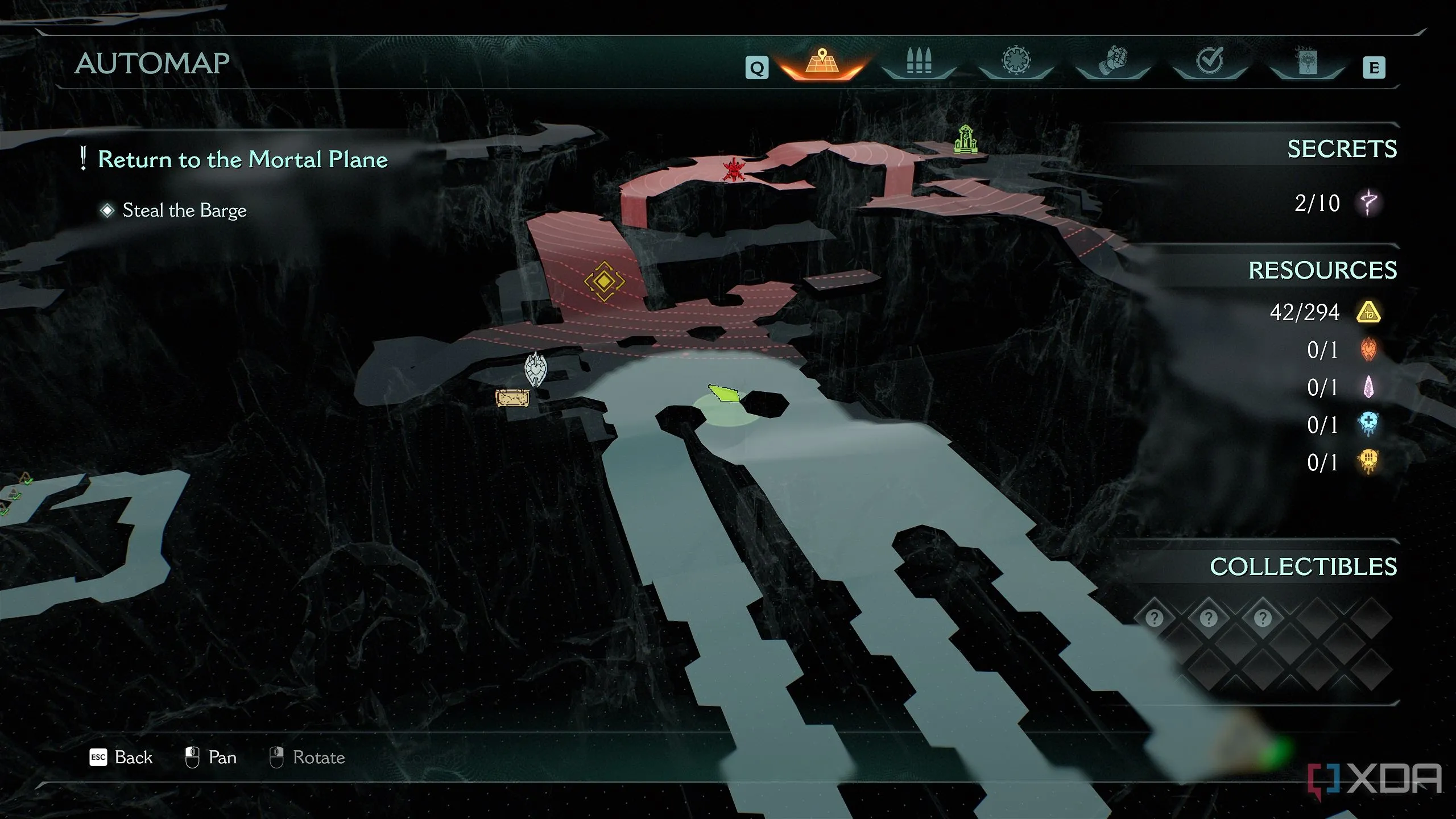Select the silver shield marker on map
Screen dimensions: 1456x819
(x=535, y=370)
